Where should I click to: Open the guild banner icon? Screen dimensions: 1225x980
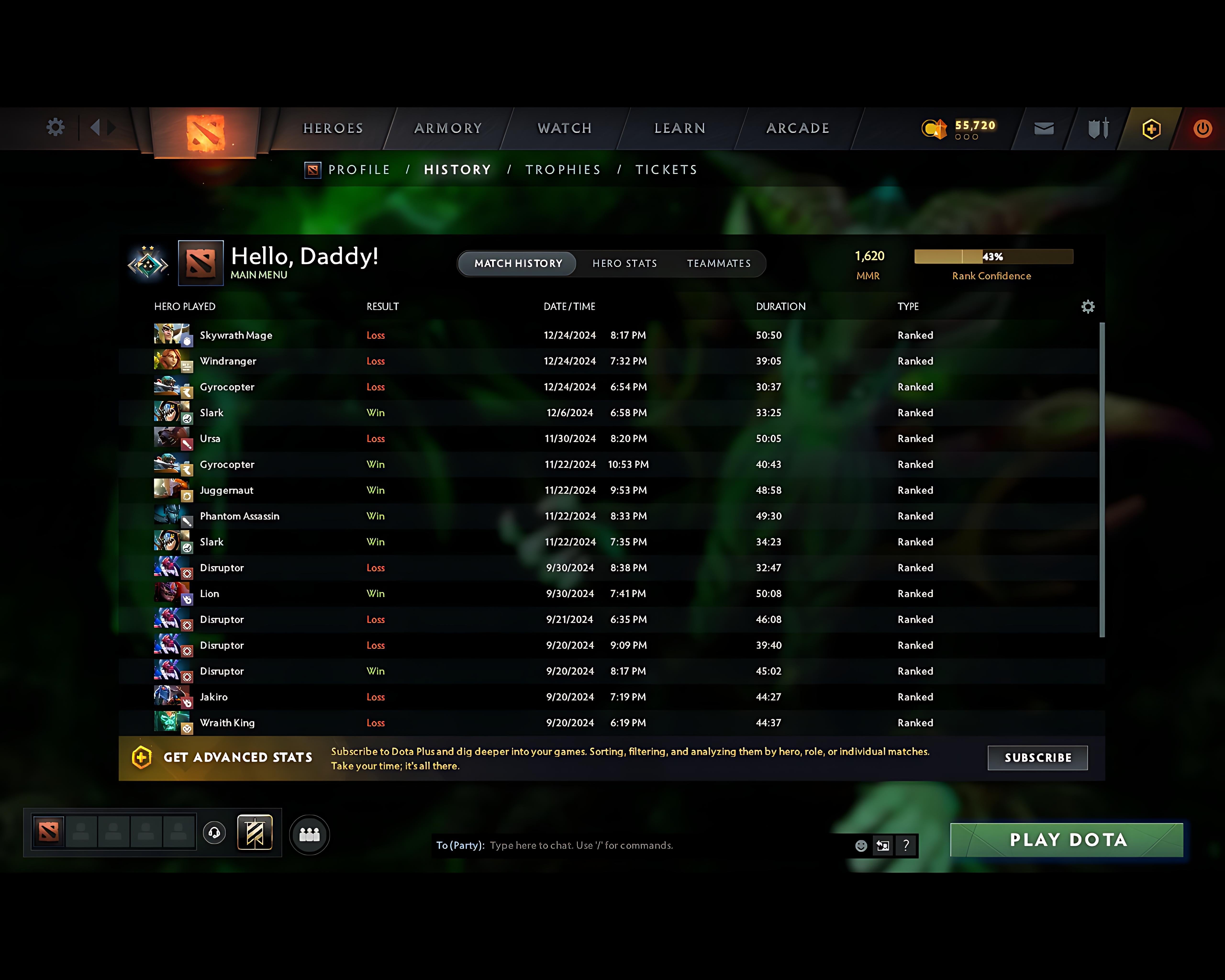[x=255, y=832]
